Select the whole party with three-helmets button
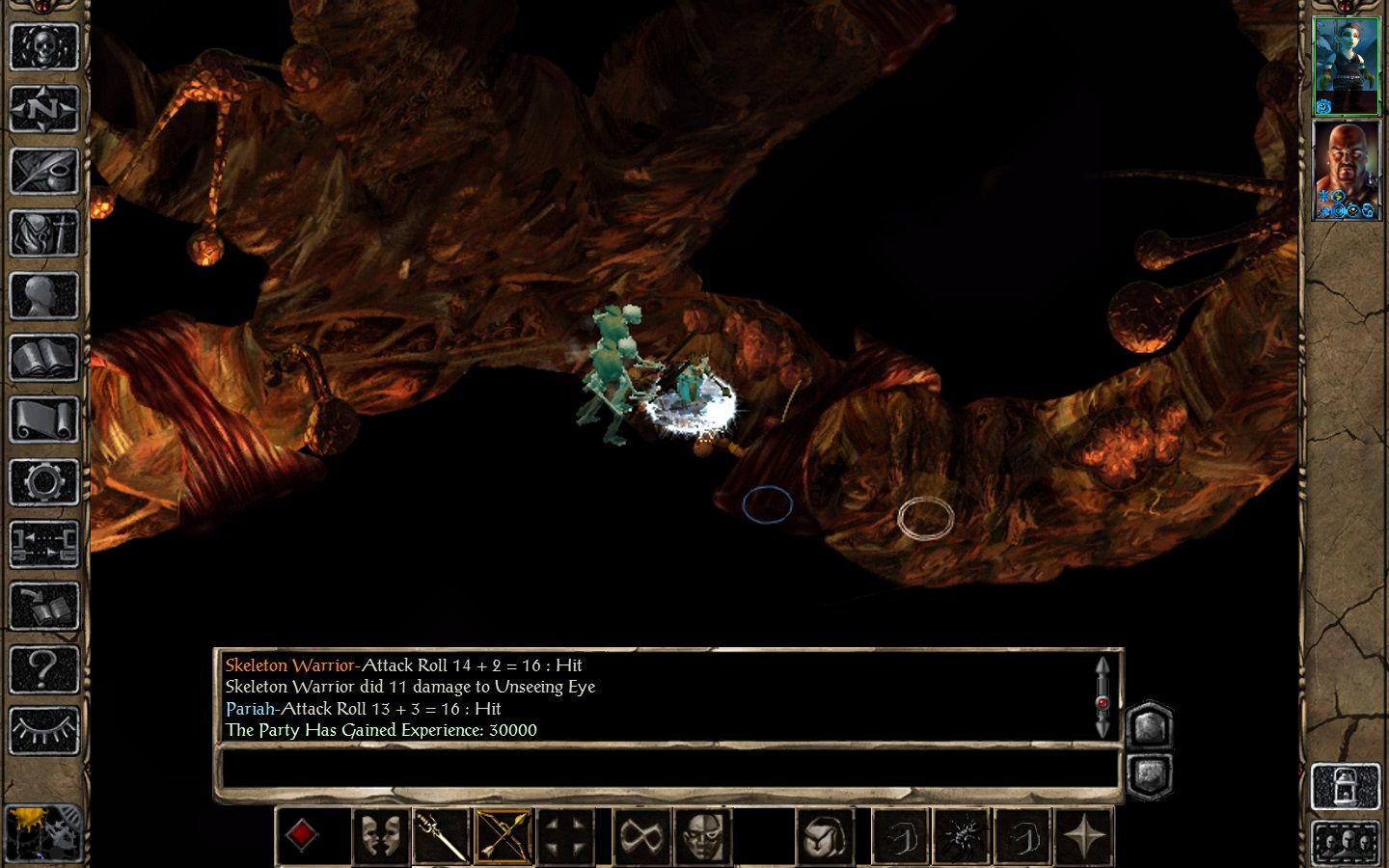This screenshot has width=1389, height=868. click(x=1346, y=844)
